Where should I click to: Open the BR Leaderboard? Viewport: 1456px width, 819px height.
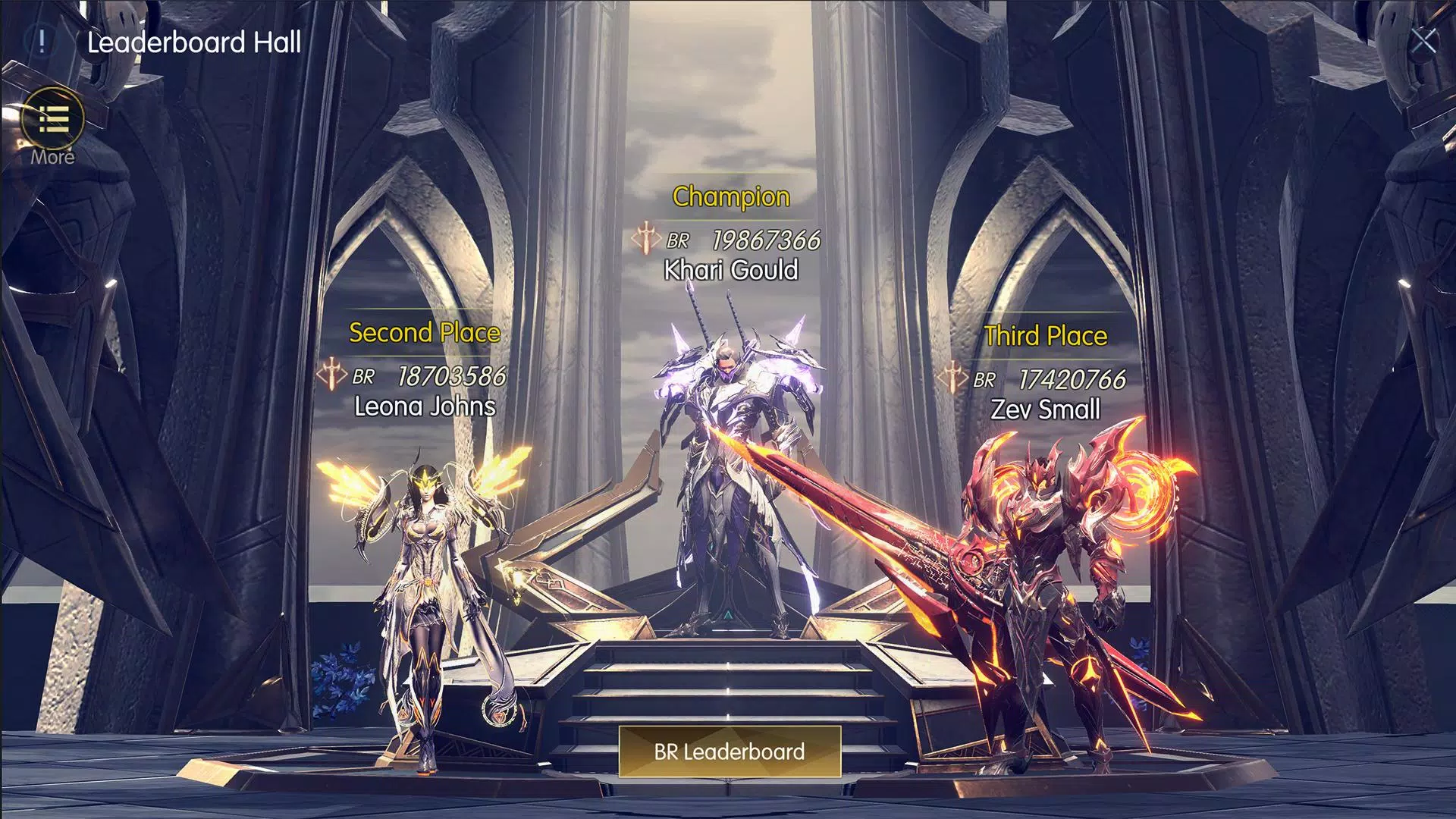click(728, 752)
